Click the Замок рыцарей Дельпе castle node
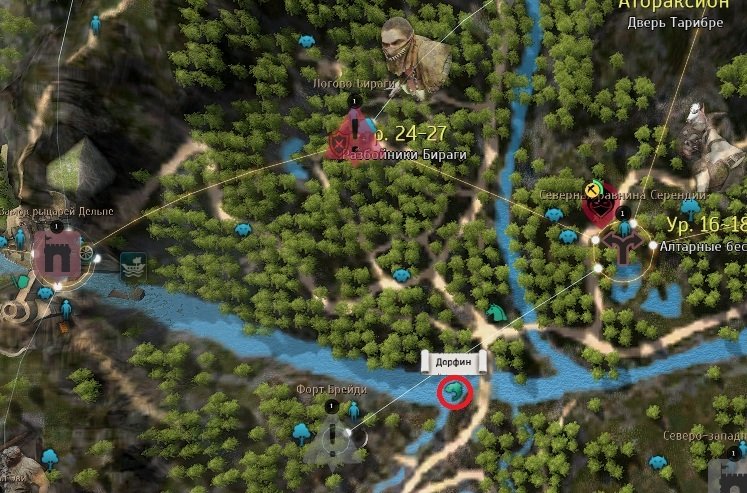 [56, 255]
